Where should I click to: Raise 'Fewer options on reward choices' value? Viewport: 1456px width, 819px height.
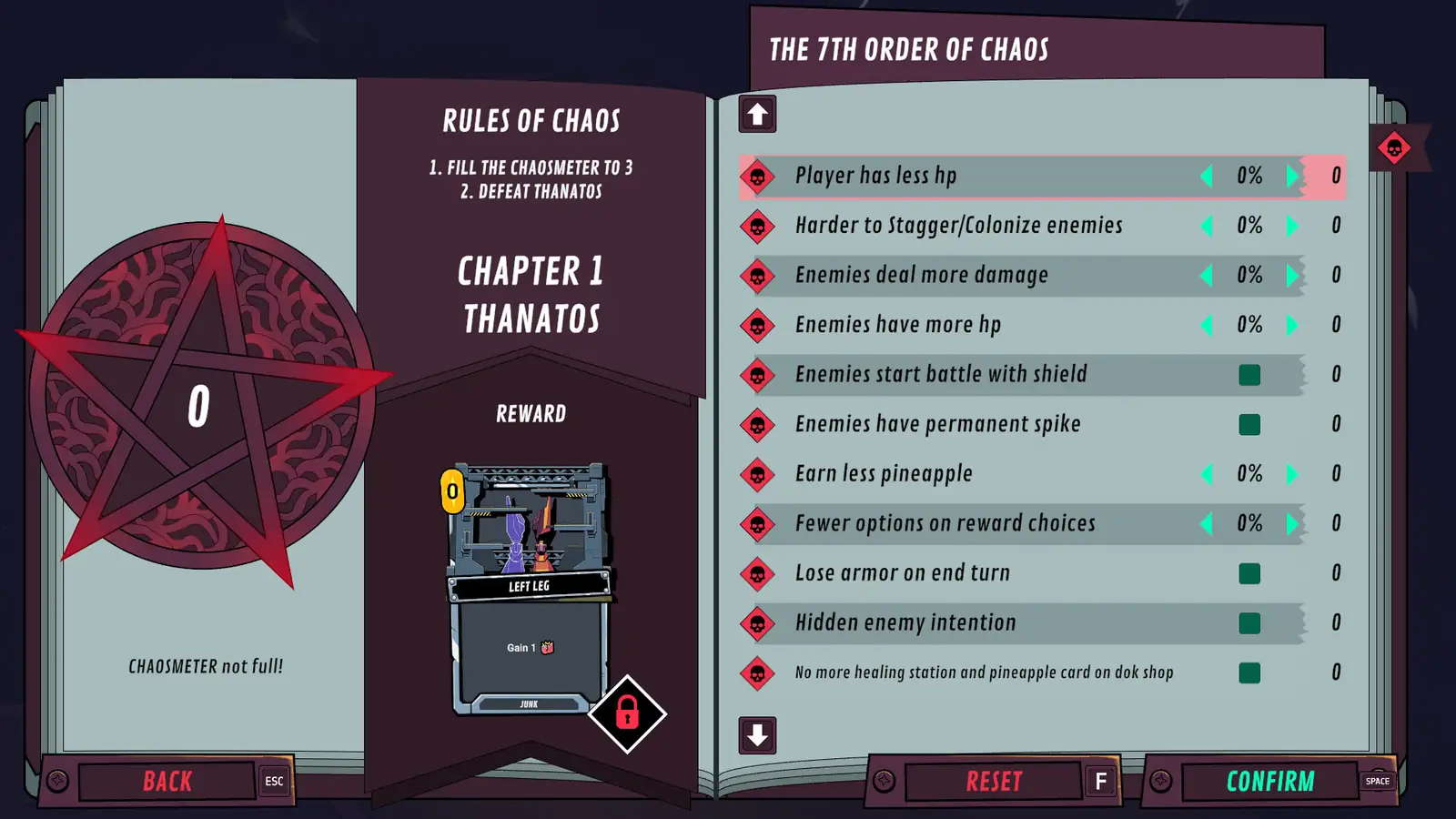pos(1292,523)
